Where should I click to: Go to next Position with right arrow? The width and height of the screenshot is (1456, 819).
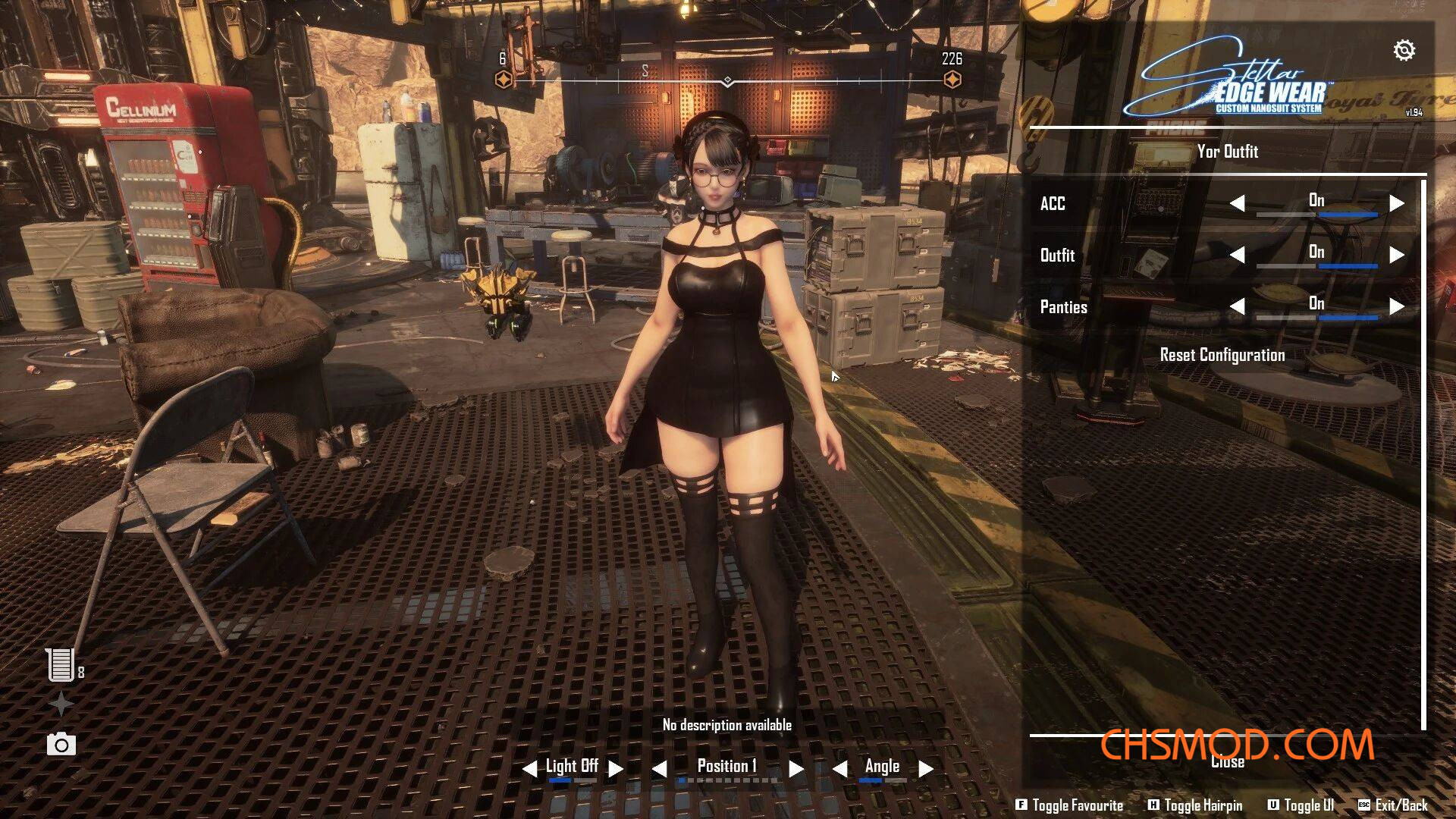[x=795, y=769]
